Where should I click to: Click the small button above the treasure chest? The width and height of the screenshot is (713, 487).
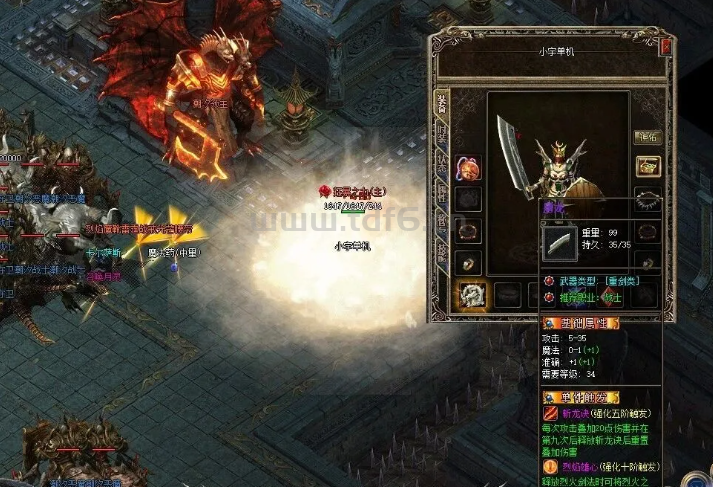click(x=647, y=138)
